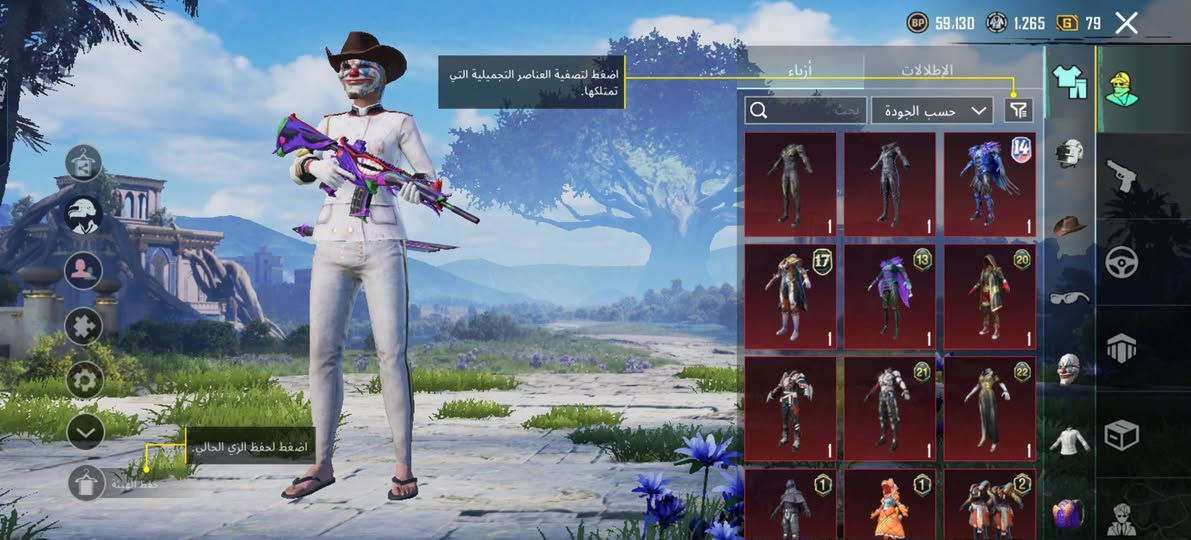
Task: Show the cowboy hat category
Action: click(x=1069, y=225)
